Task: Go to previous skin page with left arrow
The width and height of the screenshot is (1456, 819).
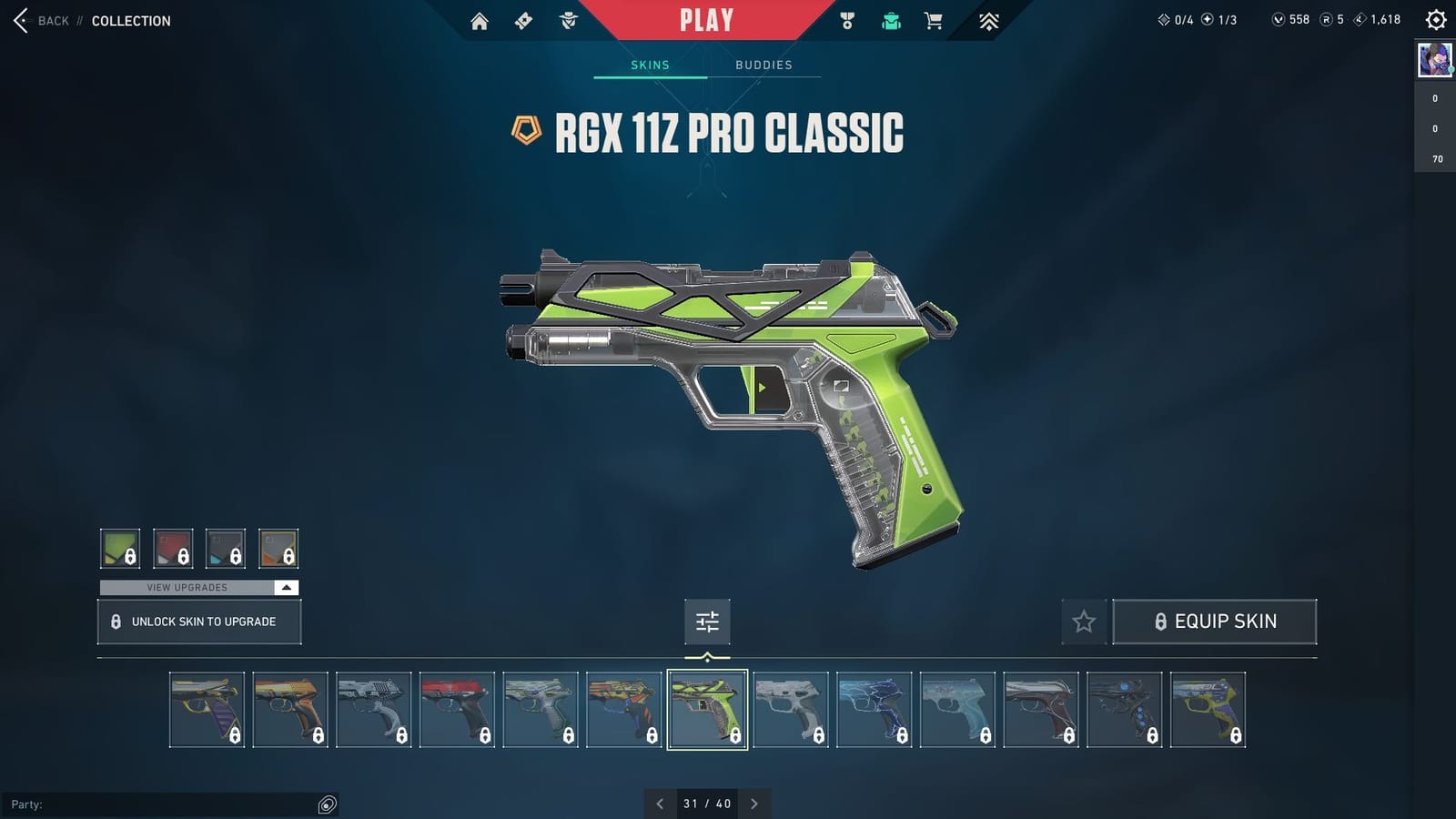Action: [660, 804]
